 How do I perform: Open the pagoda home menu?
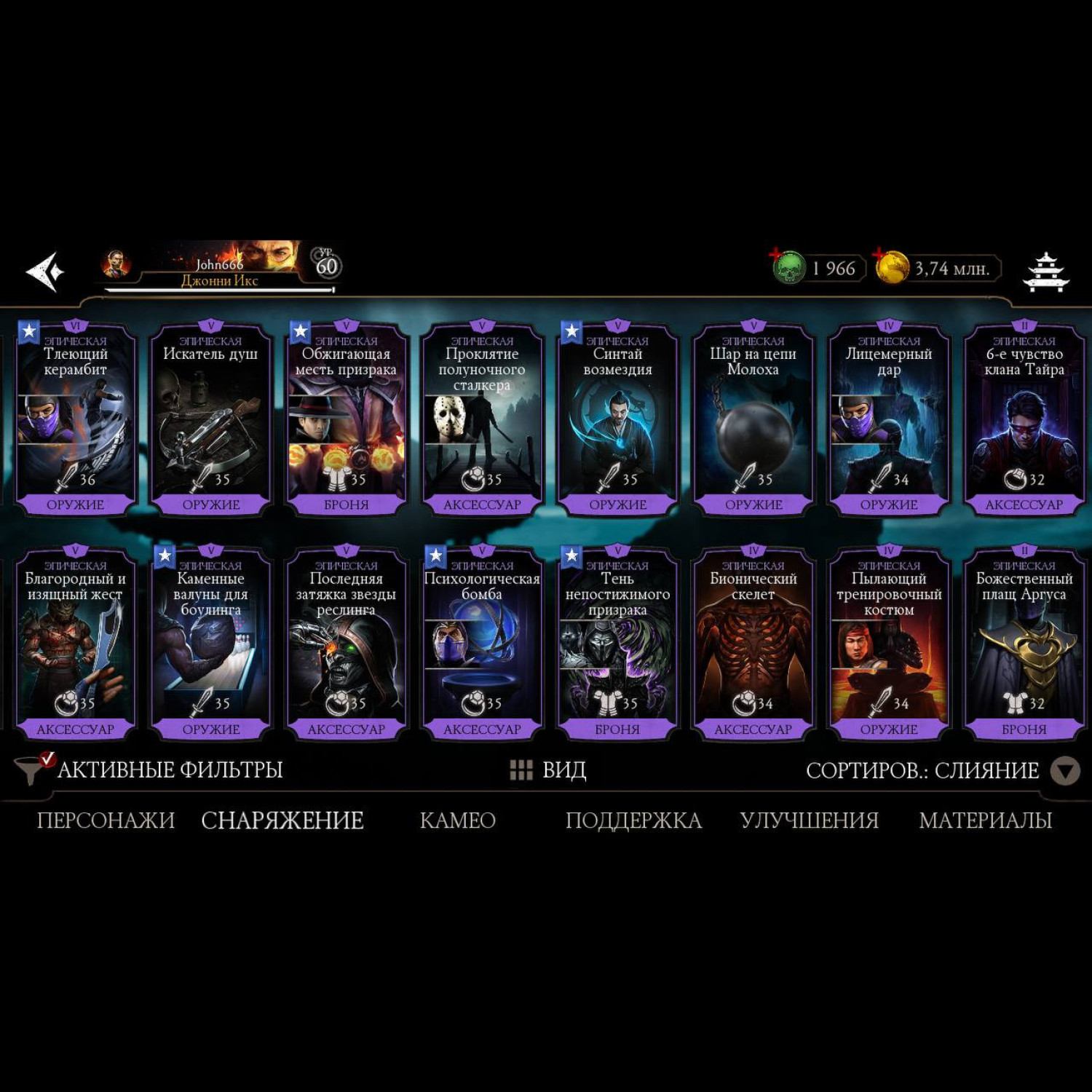pyautogui.click(x=1046, y=272)
